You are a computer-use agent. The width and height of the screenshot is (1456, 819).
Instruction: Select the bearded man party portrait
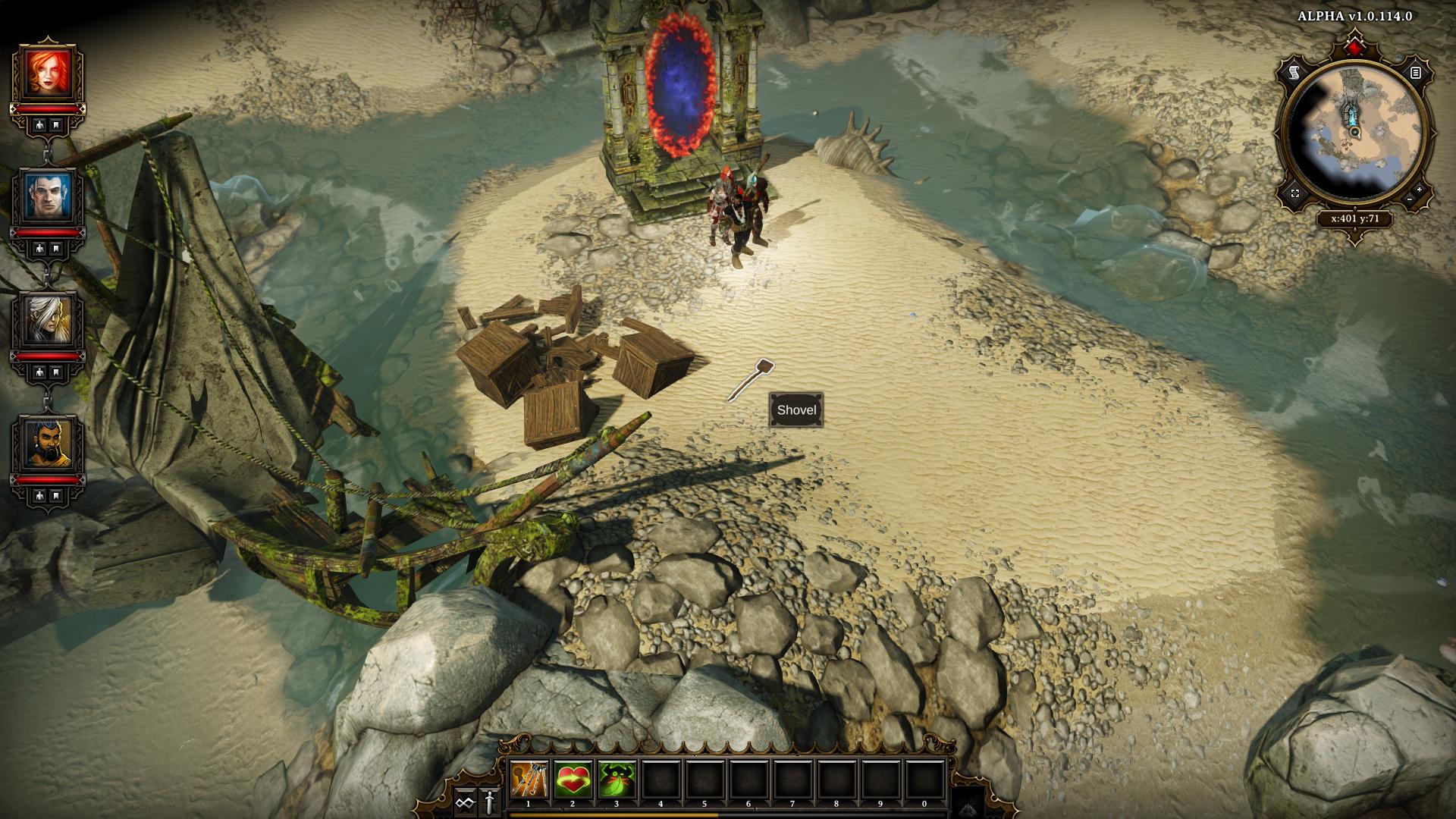tap(47, 442)
